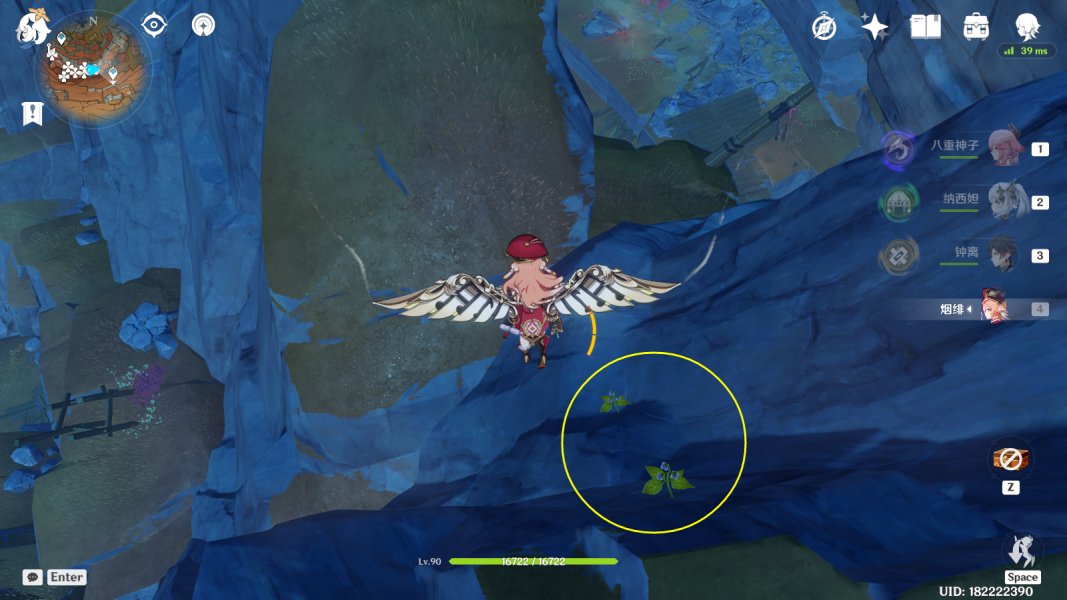Open the Wish star icon
Screen dimensions: 1067x600
pos(875,27)
